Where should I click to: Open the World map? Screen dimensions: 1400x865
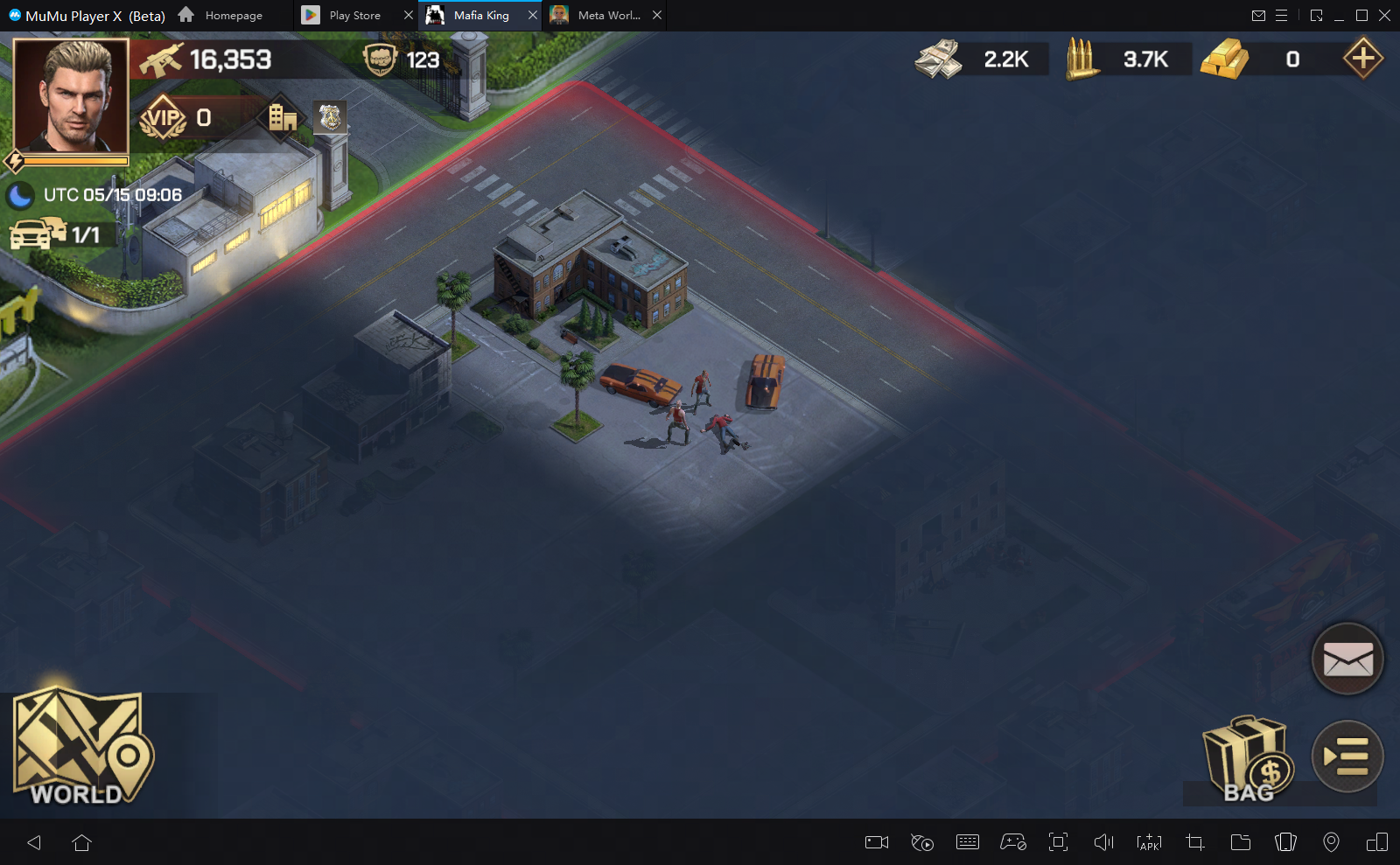(x=81, y=749)
